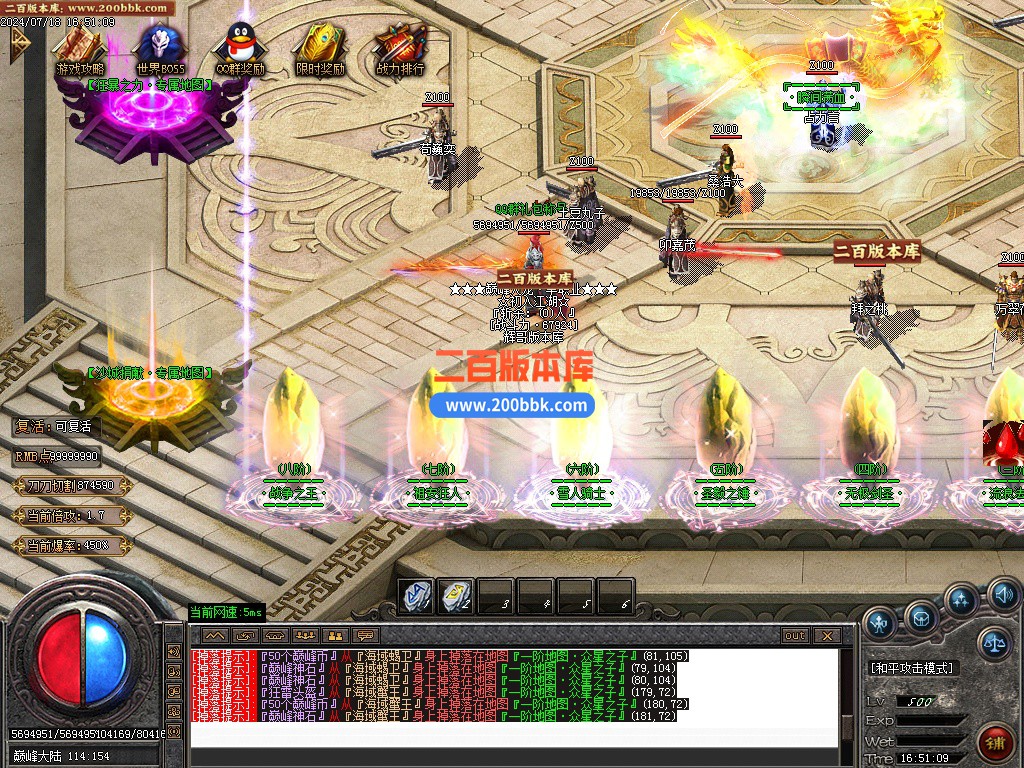
Task: Select the speech bubble chat channel tab
Action: pyautogui.click(x=366, y=636)
